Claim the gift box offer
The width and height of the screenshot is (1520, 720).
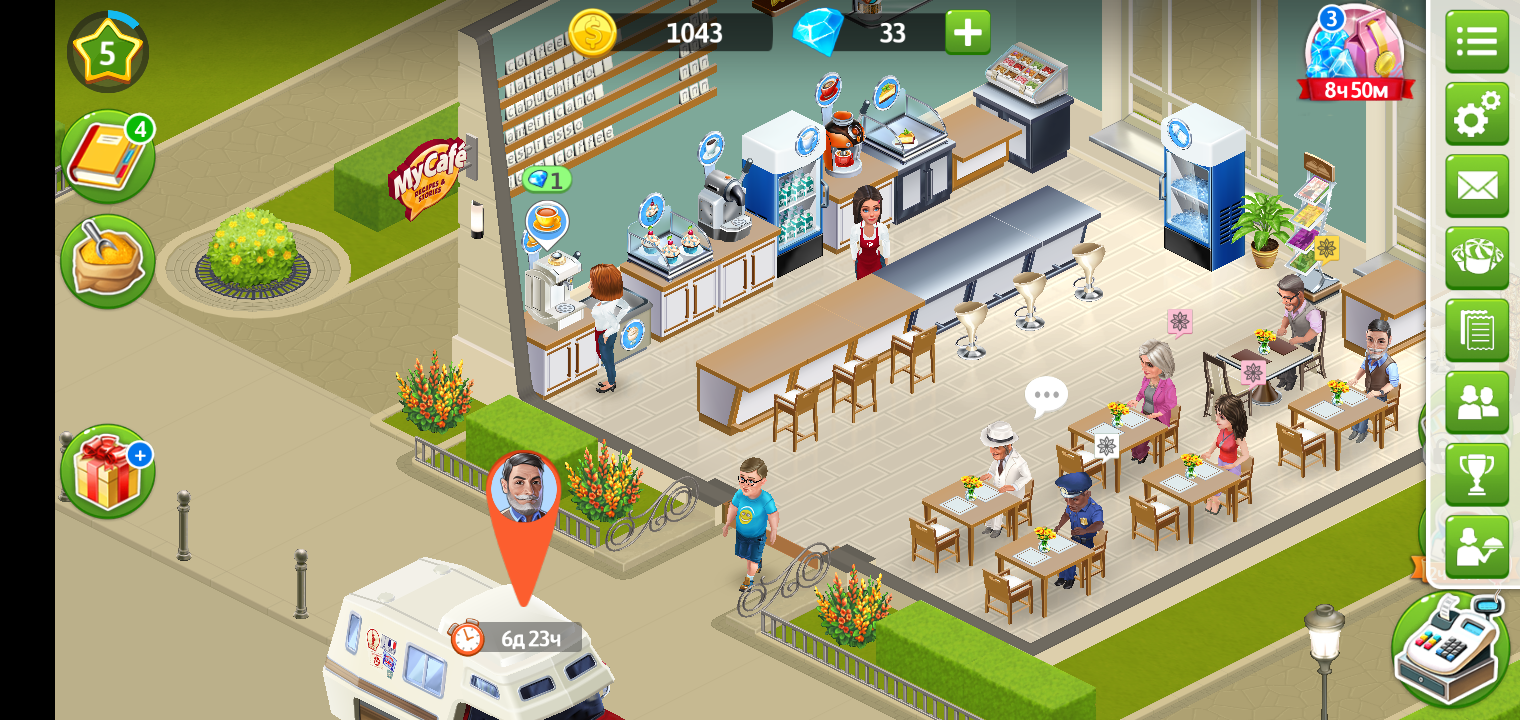click(x=107, y=472)
